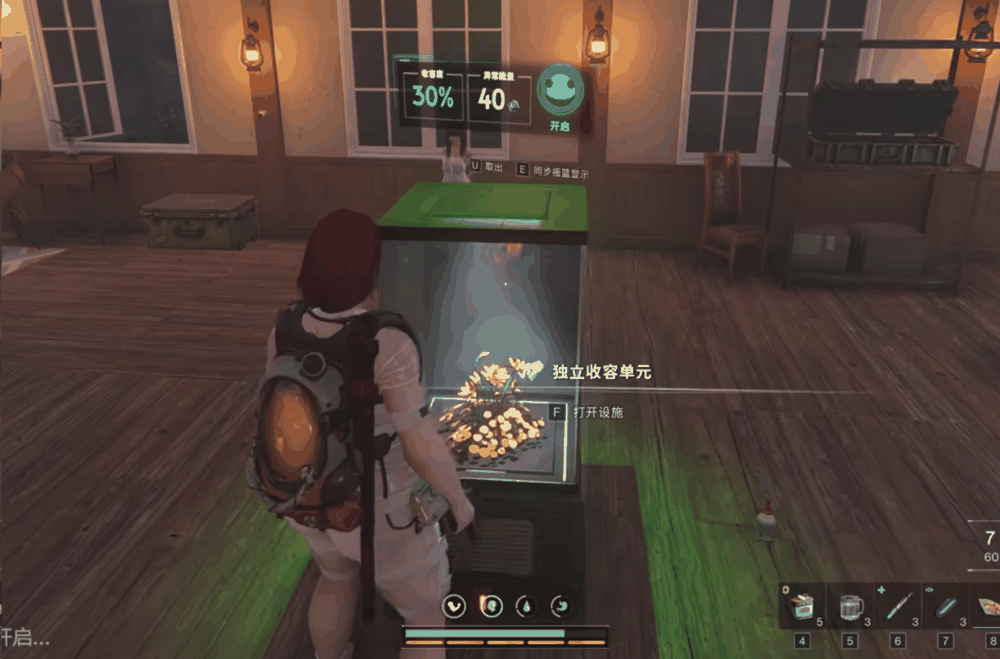1000x659 pixels.
Task: Choose the syringe hotbar slot
Action: 897,607
